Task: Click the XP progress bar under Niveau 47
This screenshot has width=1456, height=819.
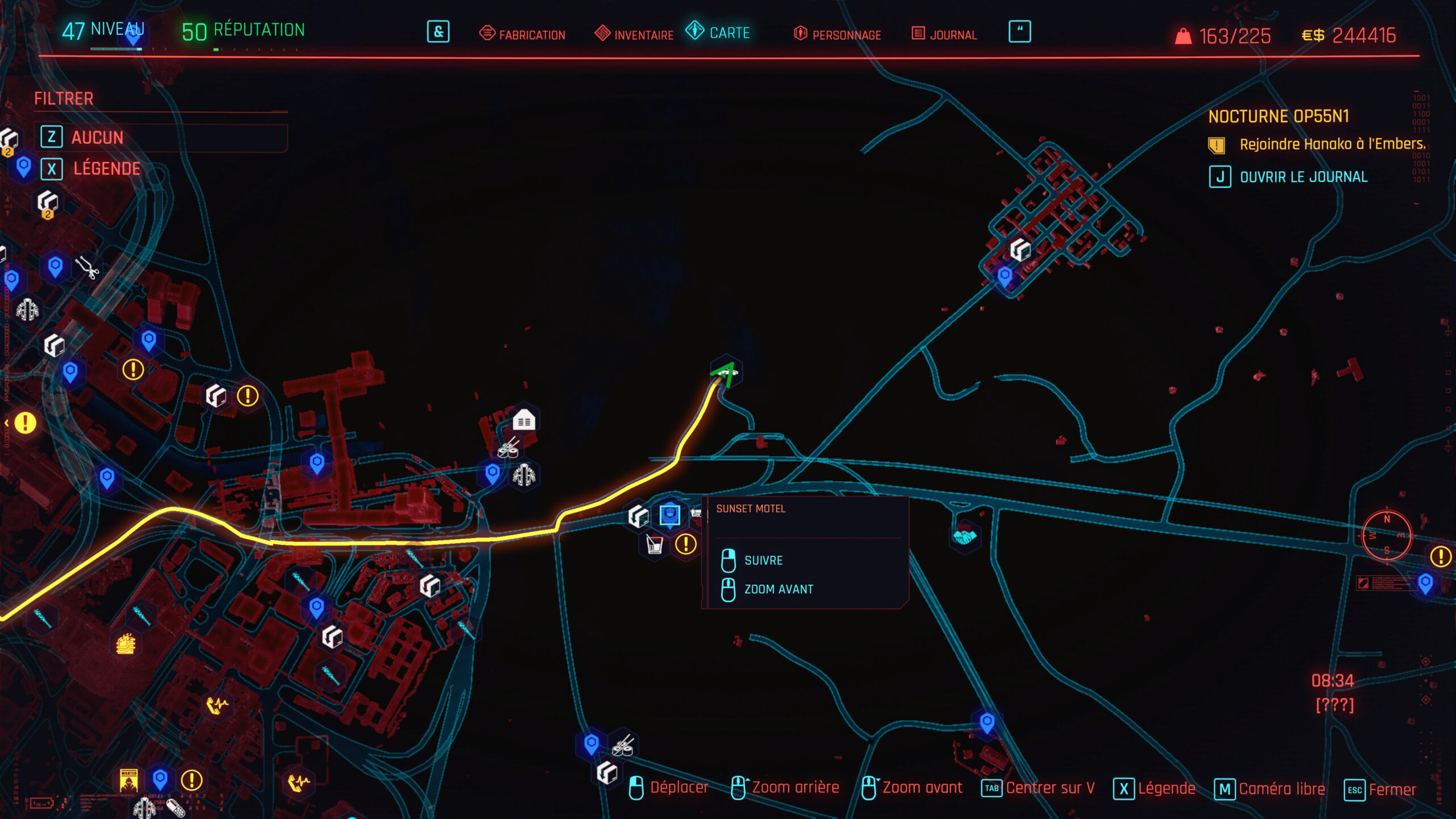Action: (117, 50)
